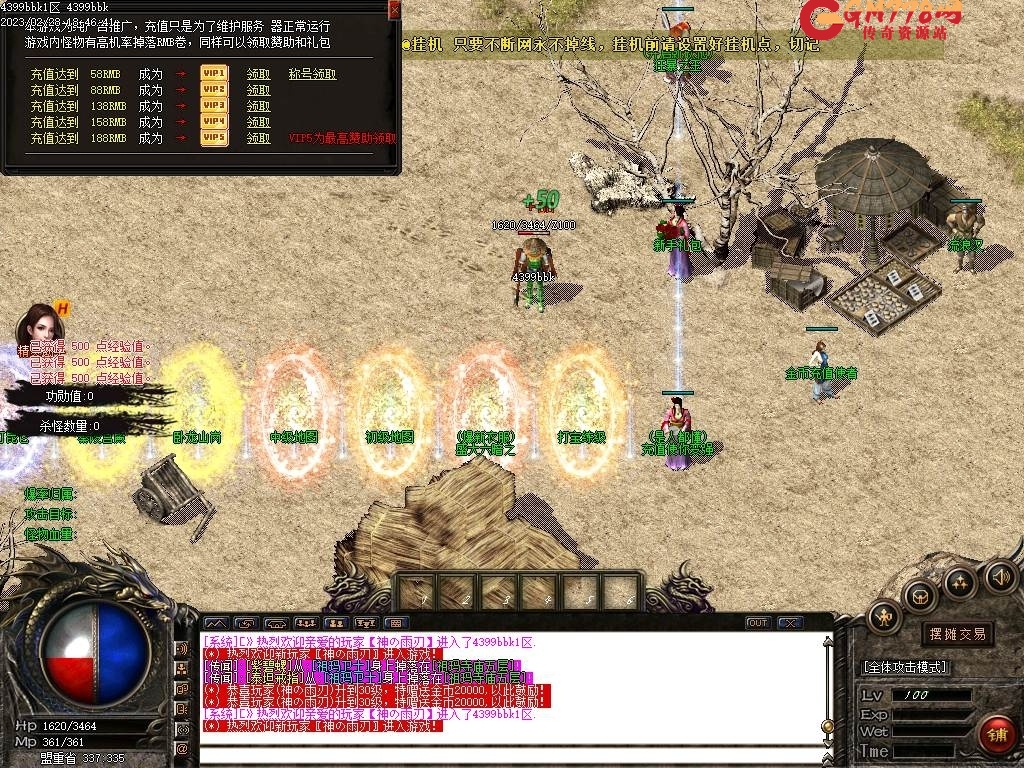Open the title claim link (称号领取)
This screenshot has height=768, width=1024.
[312, 74]
